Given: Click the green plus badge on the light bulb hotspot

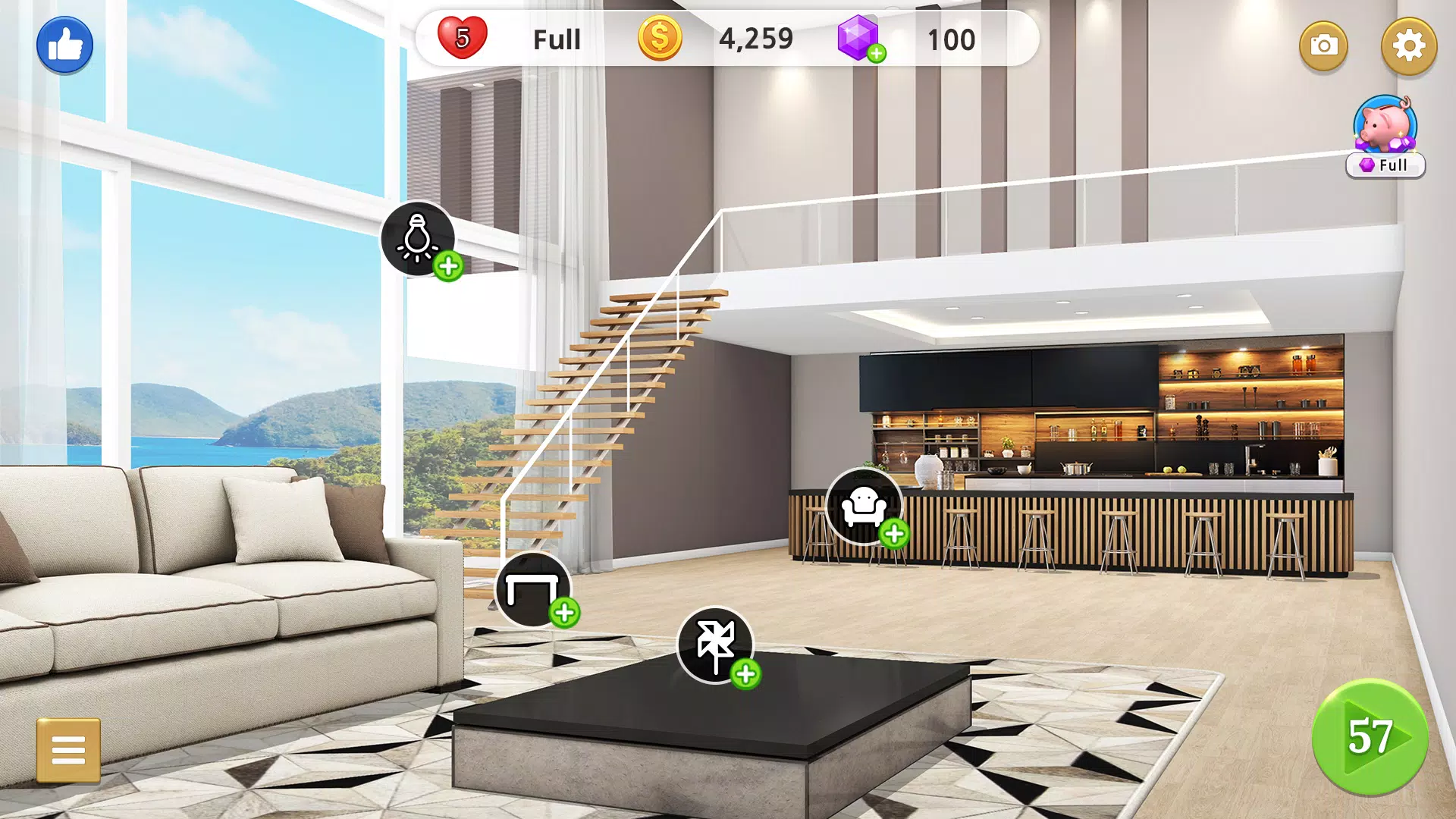Looking at the screenshot, I should (x=447, y=267).
